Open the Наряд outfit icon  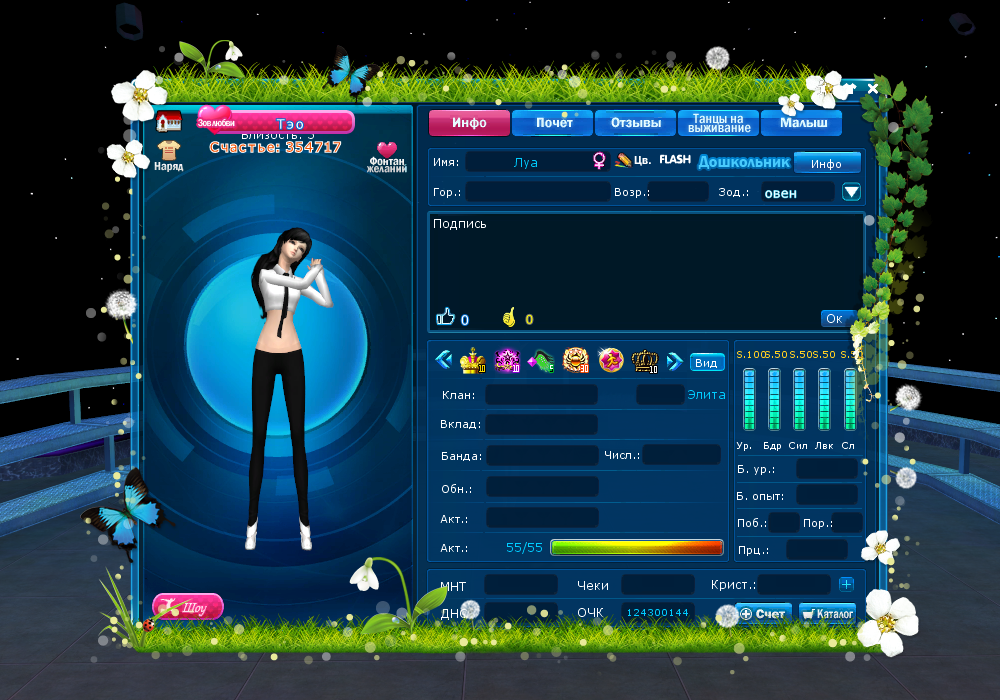(x=168, y=155)
